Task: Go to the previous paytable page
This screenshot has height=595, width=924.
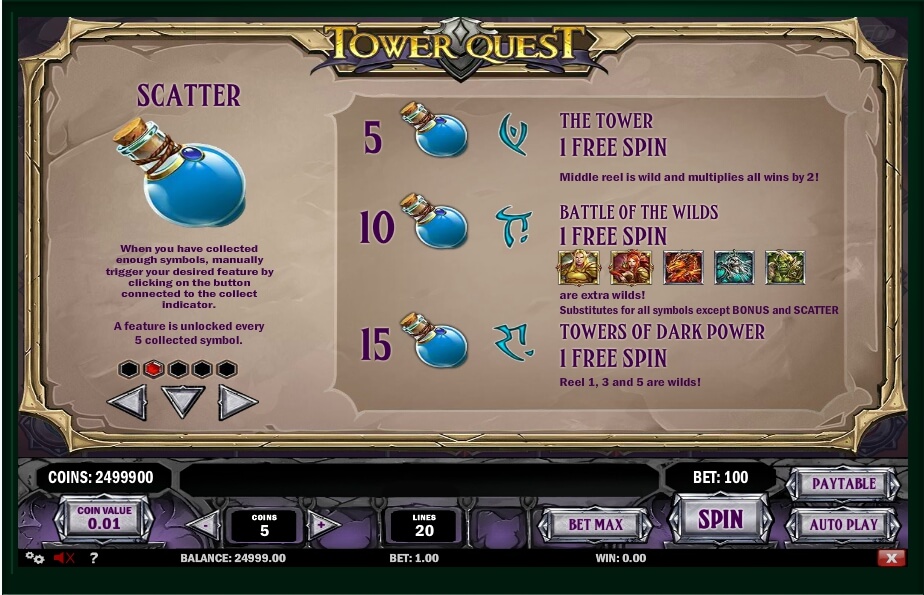Action: [x=127, y=402]
